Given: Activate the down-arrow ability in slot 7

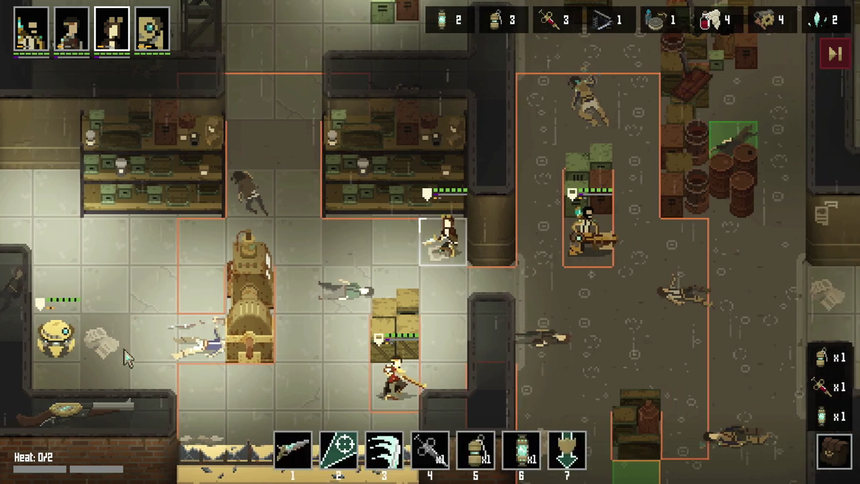Looking at the screenshot, I should point(567,451).
